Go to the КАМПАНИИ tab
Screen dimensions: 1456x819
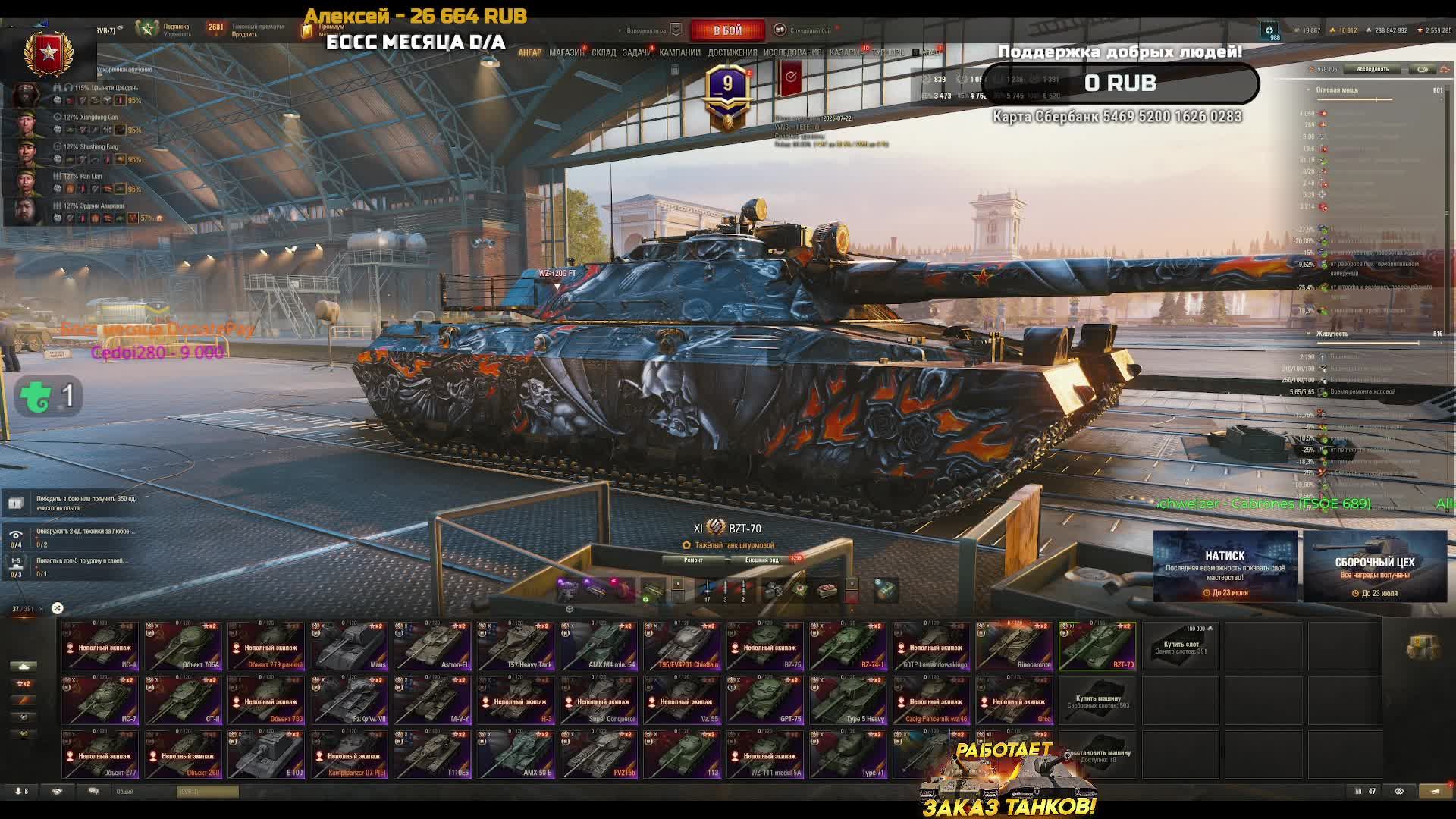click(679, 52)
